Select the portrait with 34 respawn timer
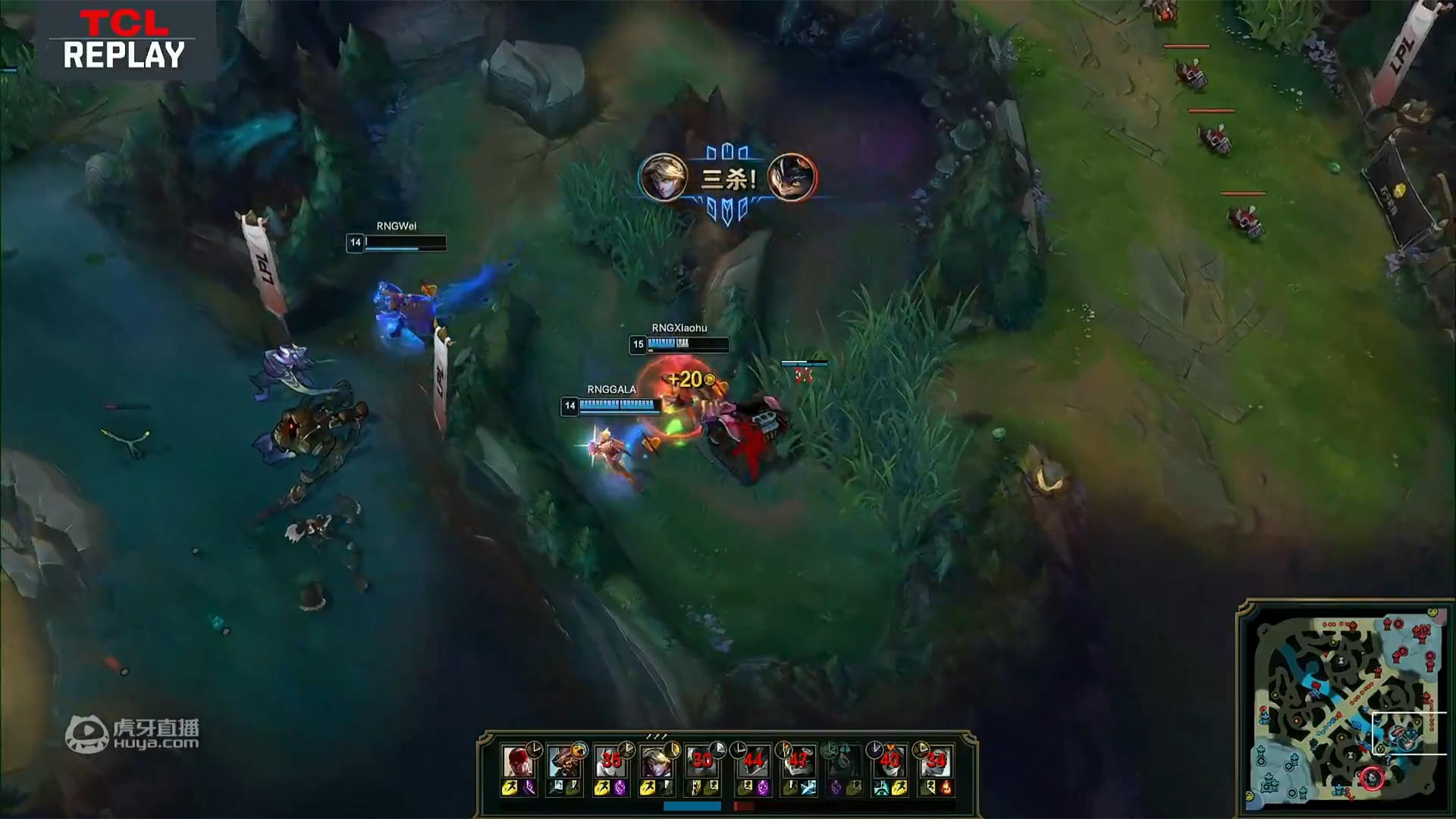 click(x=935, y=761)
